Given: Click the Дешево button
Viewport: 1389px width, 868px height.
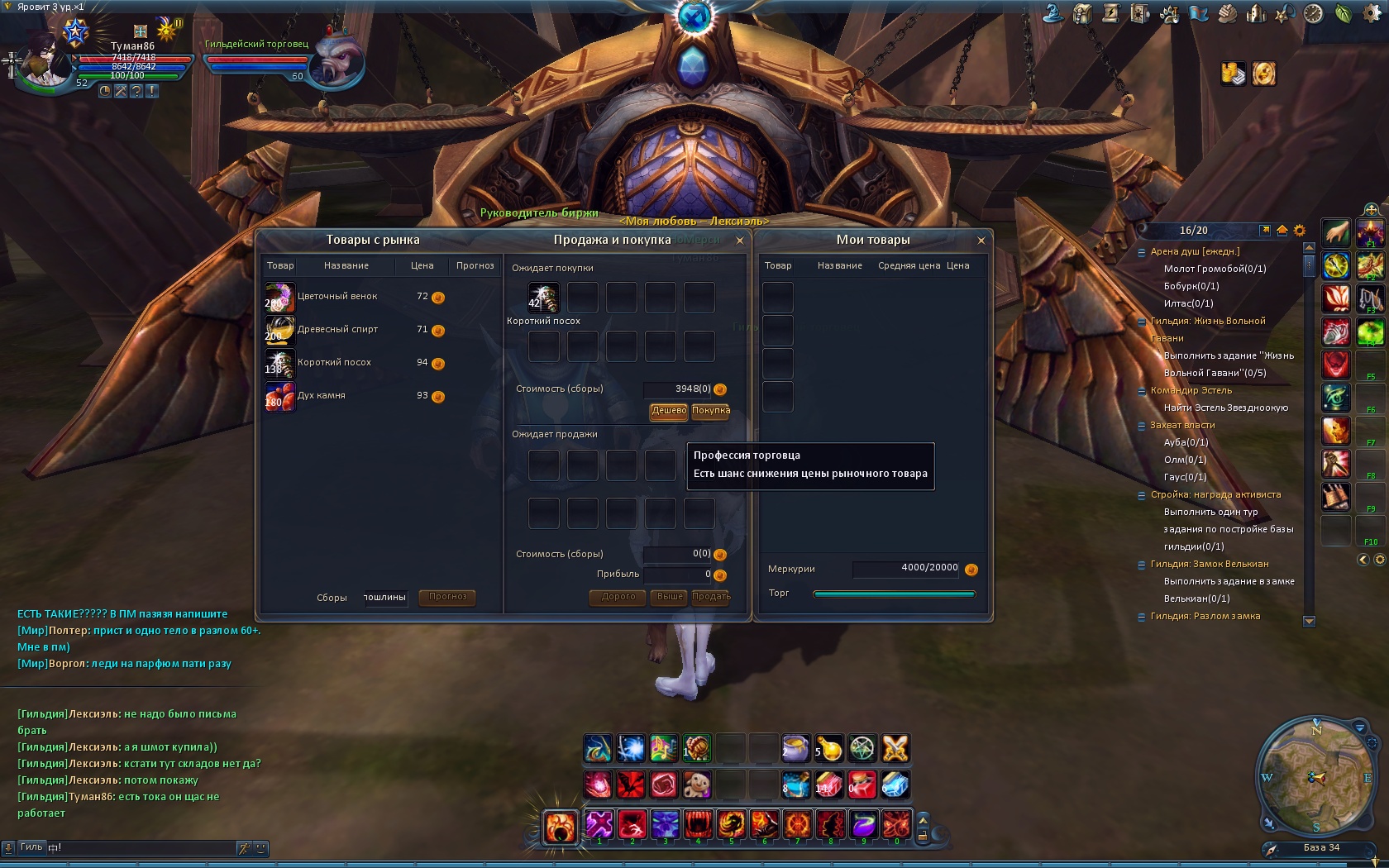Looking at the screenshot, I should click(x=669, y=411).
